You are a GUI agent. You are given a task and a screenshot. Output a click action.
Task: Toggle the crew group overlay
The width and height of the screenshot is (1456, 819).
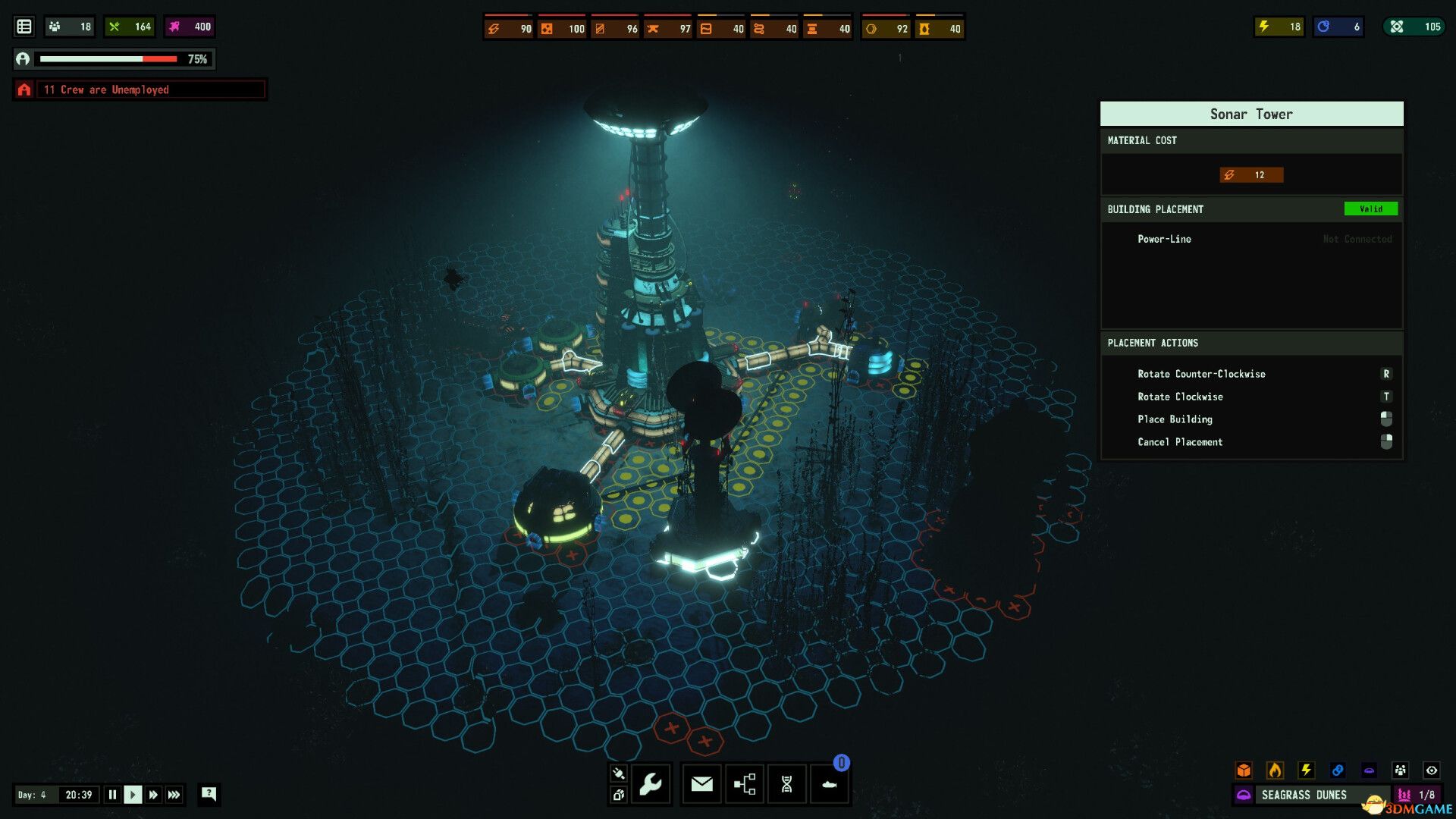(x=1400, y=770)
